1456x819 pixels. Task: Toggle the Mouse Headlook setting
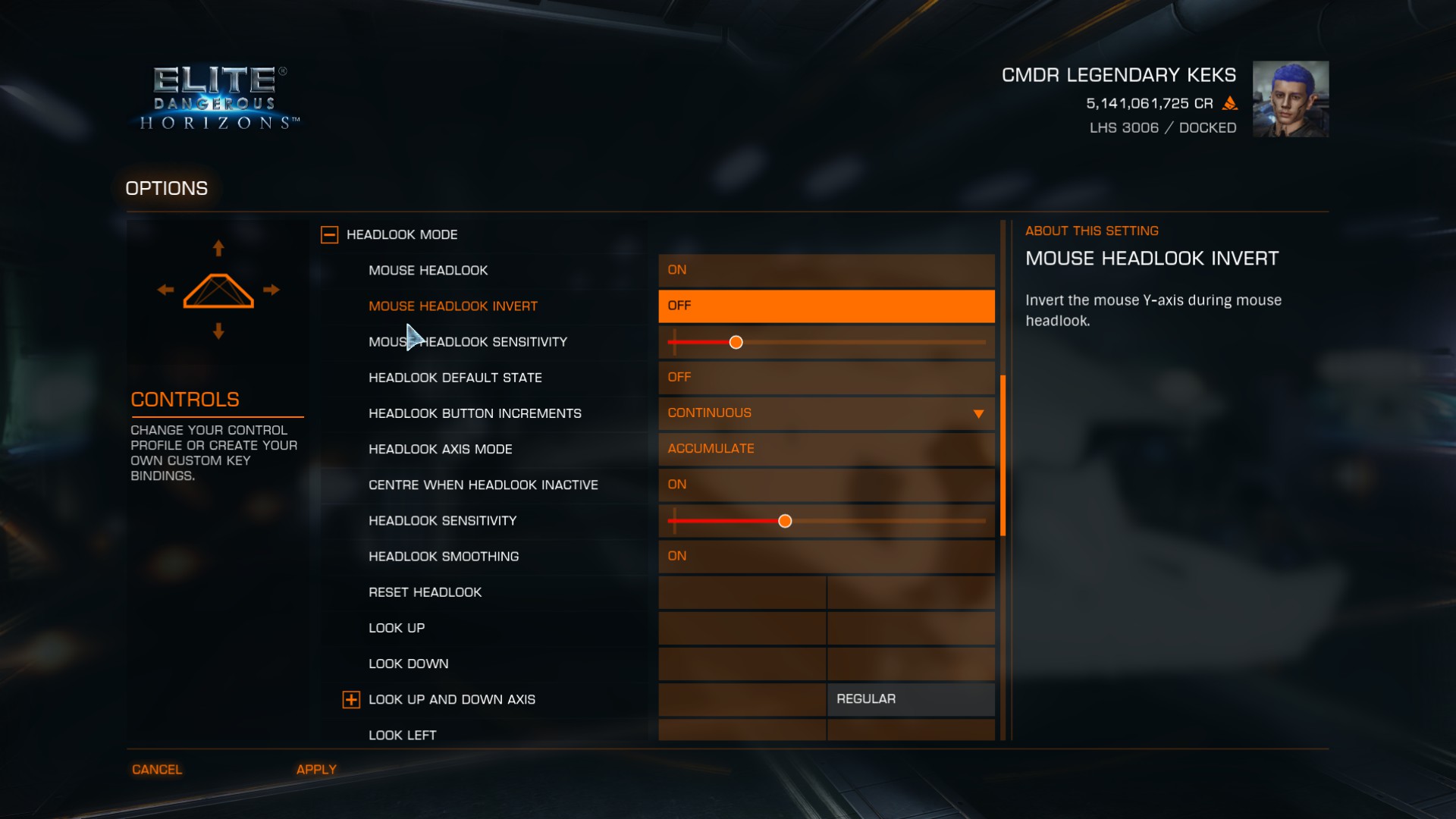(x=826, y=270)
